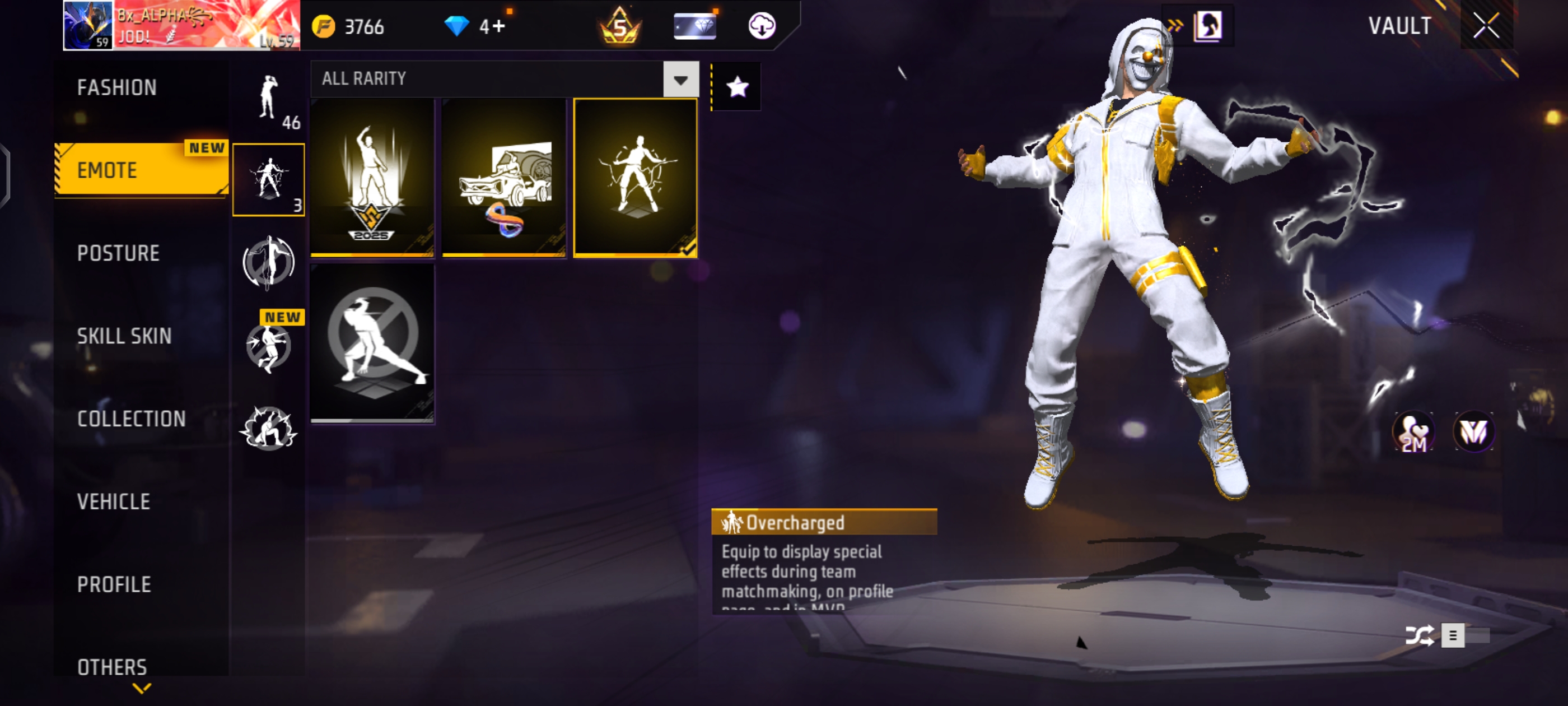
Task: Open the Fashion category
Action: pos(117,87)
